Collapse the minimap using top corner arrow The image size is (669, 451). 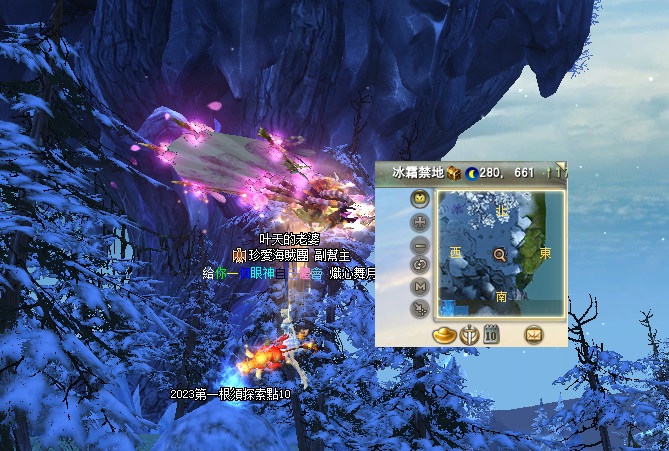pyautogui.click(x=561, y=165)
